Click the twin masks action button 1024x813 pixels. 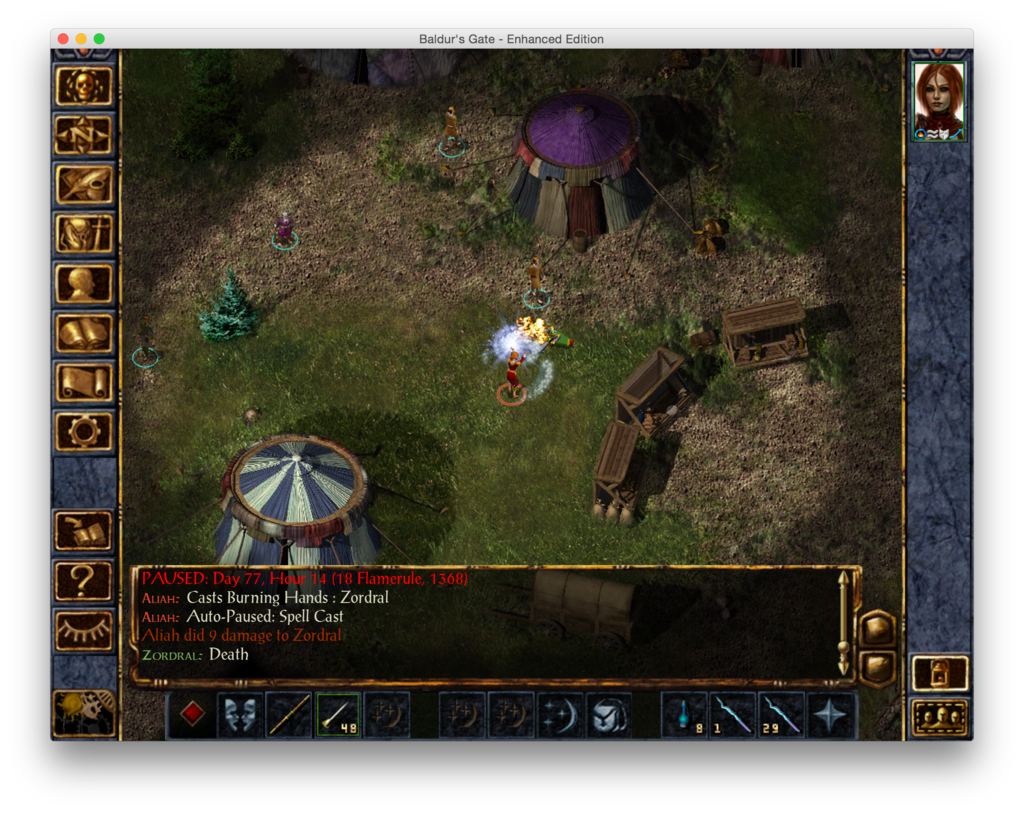pos(240,715)
